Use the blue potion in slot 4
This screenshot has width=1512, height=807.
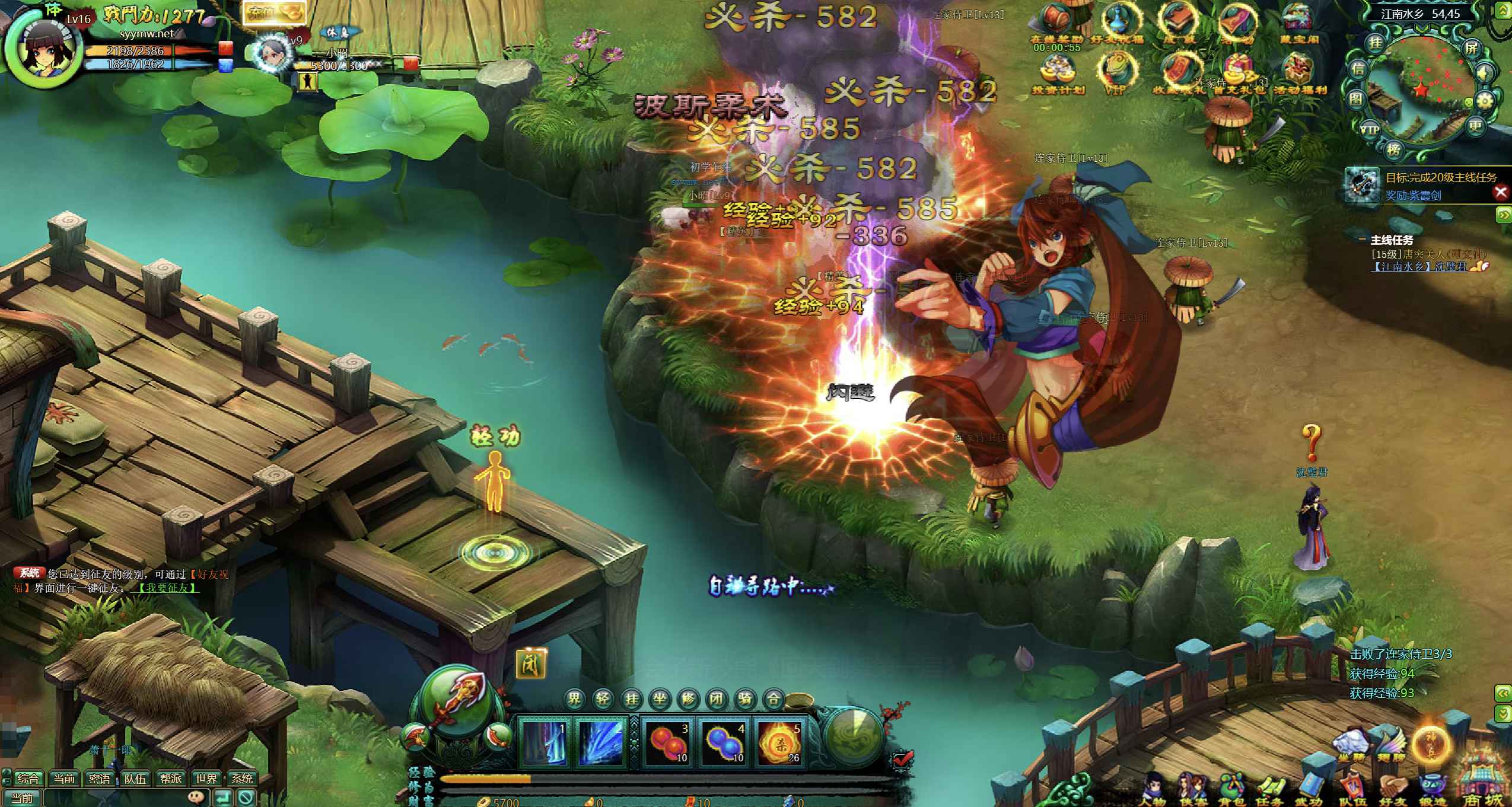point(722,741)
